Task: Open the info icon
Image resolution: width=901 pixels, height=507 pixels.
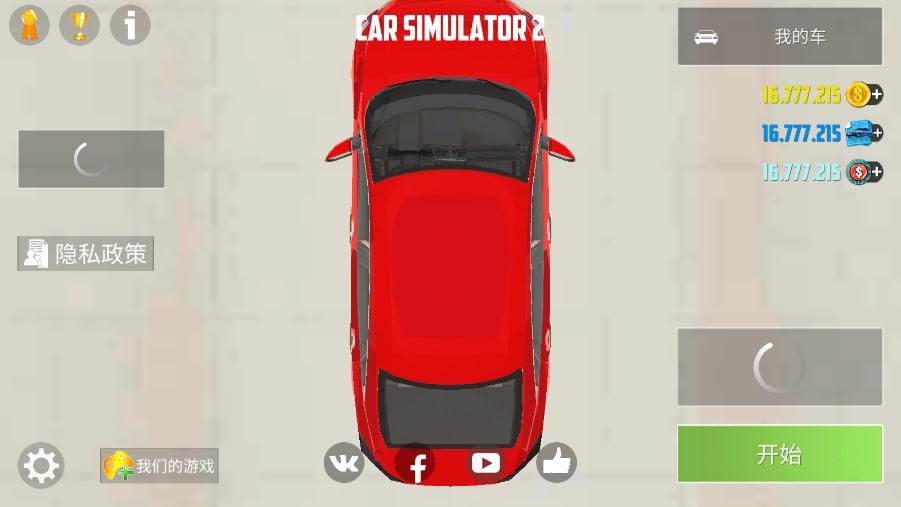Action: click(x=130, y=25)
